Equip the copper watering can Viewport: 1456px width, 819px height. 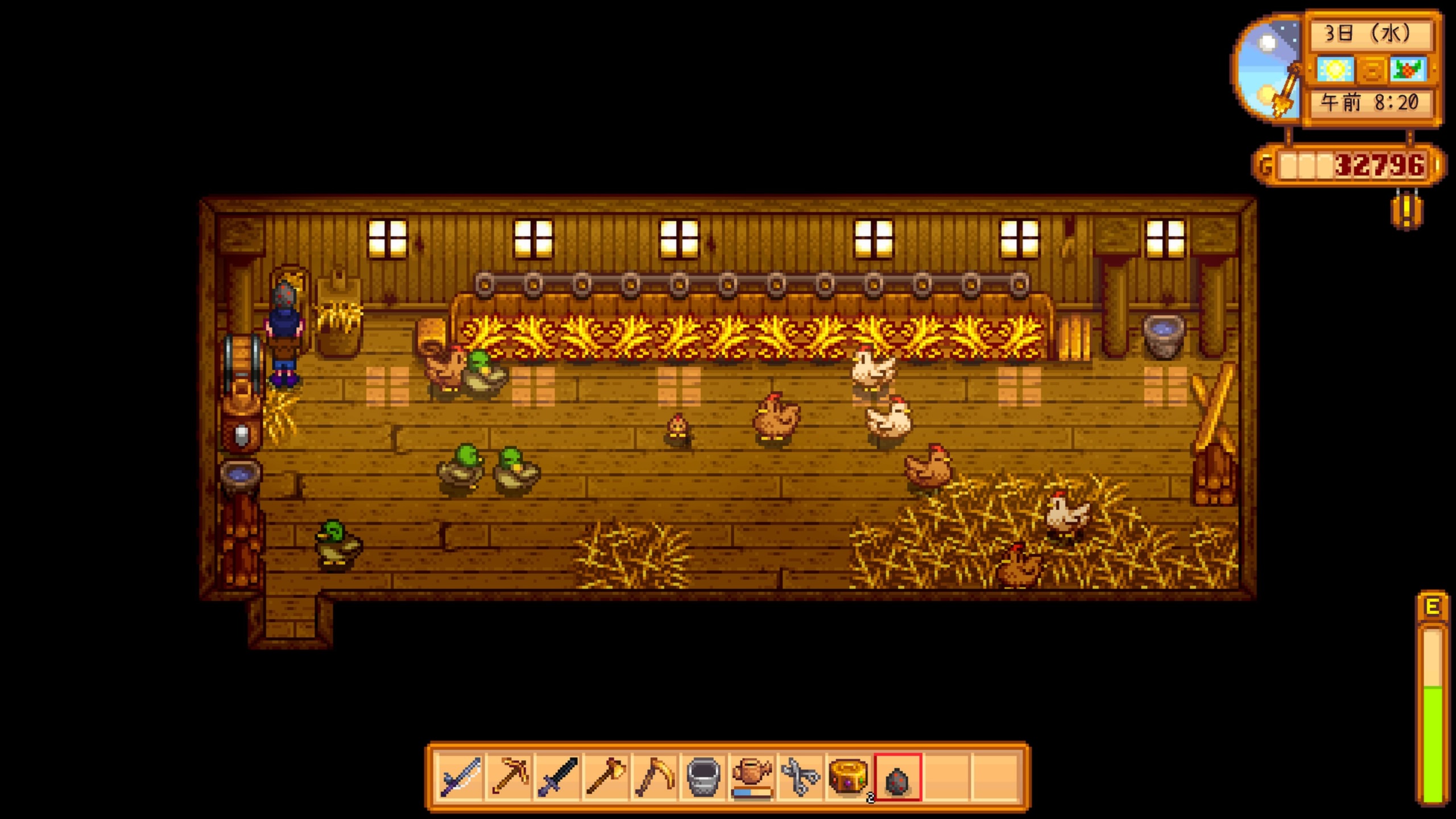tap(752, 776)
